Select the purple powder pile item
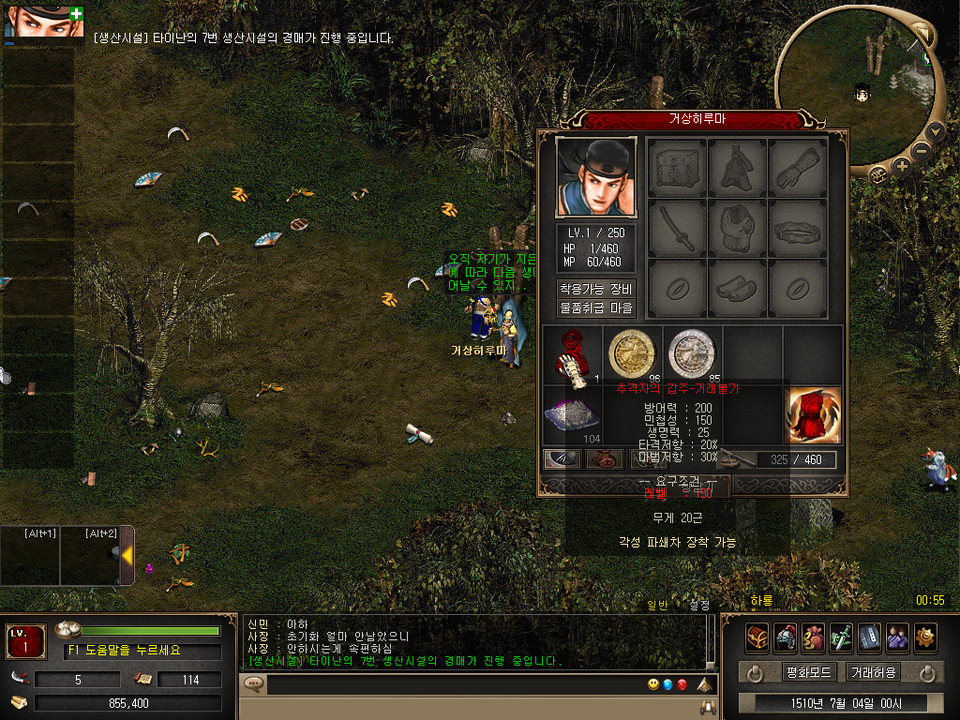 click(571, 415)
